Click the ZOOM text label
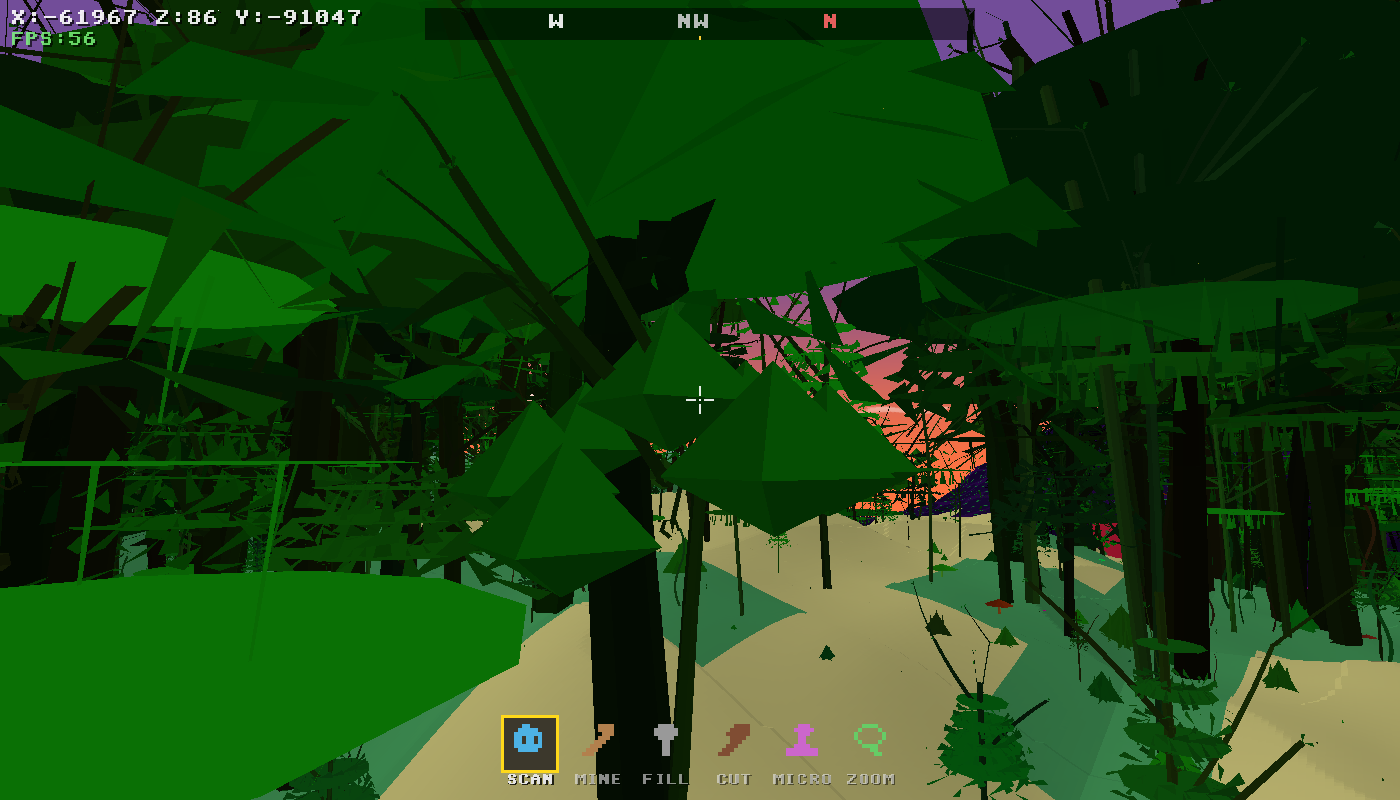Screen dimensions: 1400x800 873,777
